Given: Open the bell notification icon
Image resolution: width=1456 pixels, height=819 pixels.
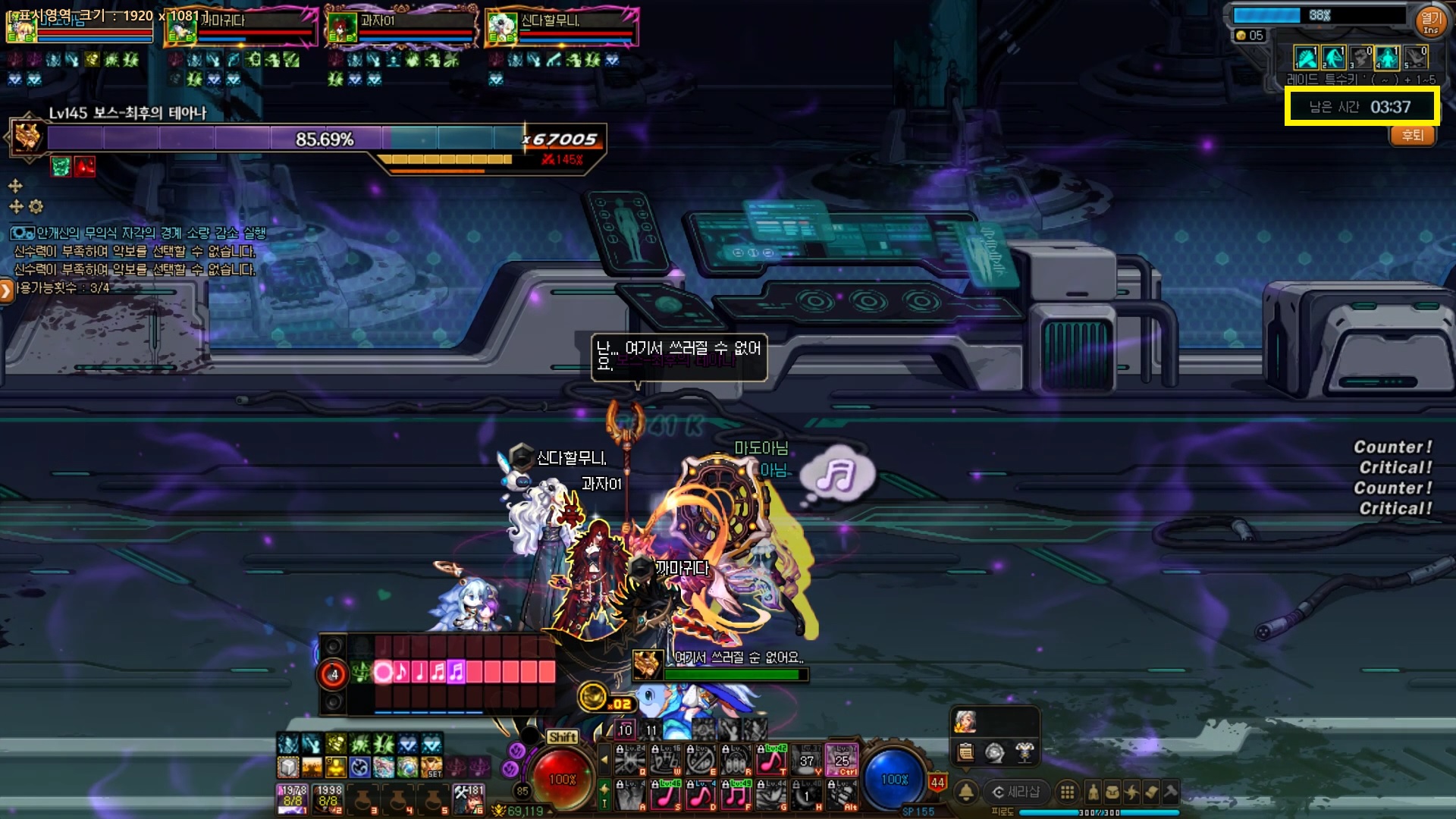Looking at the screenshot, I should [x=966, y=792].
